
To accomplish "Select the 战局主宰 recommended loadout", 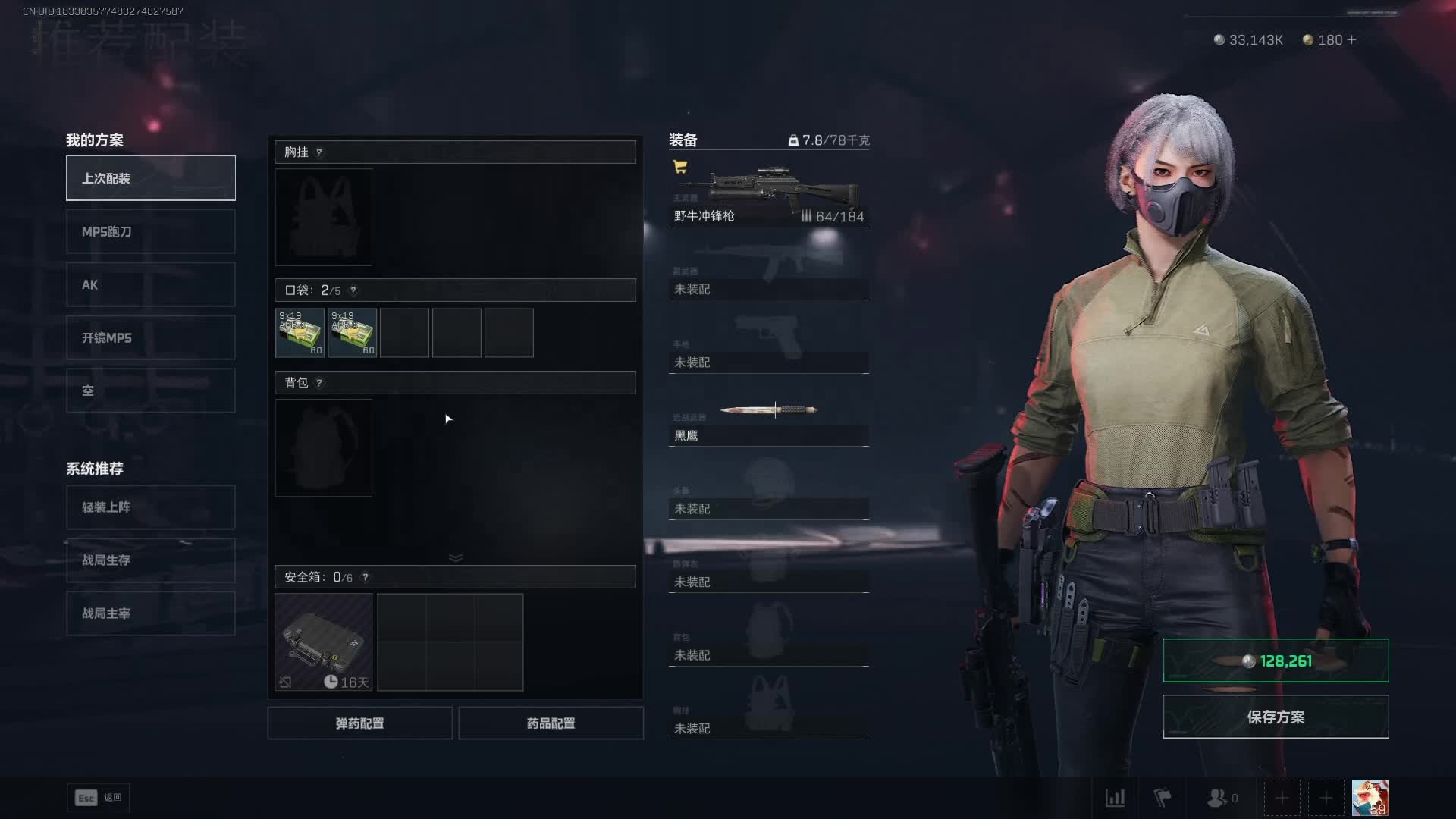I will (150, 613).
